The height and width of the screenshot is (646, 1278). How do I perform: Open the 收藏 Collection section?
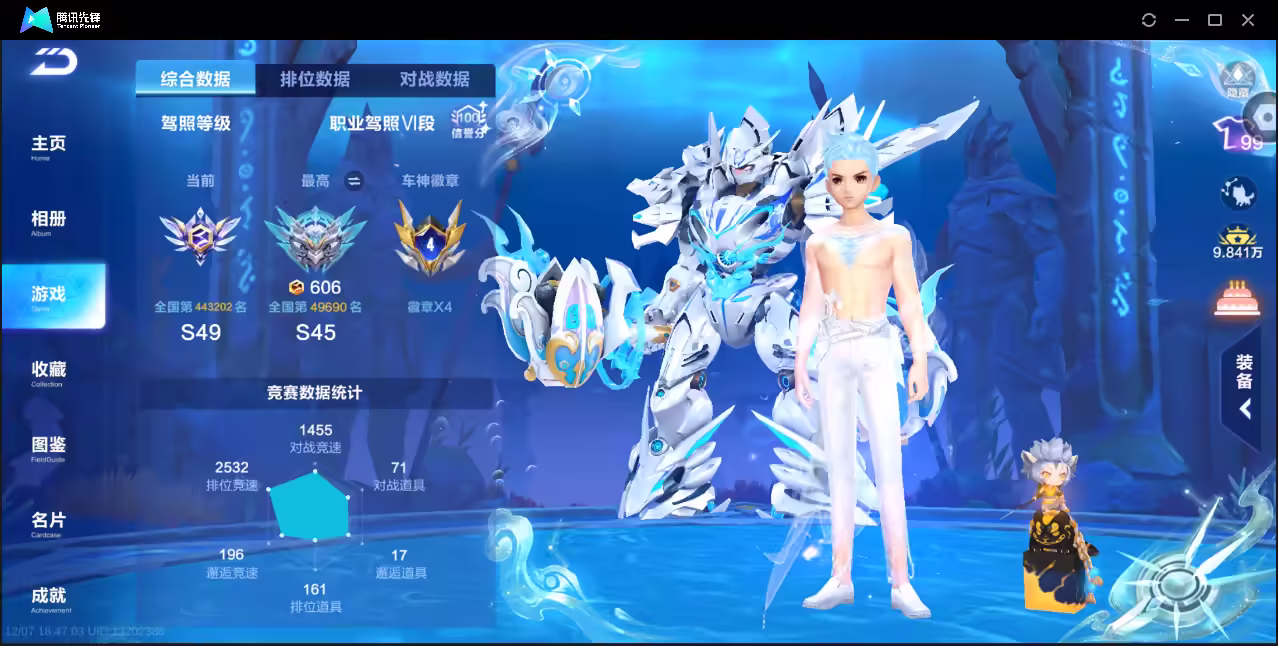click(x=48, y=372)
